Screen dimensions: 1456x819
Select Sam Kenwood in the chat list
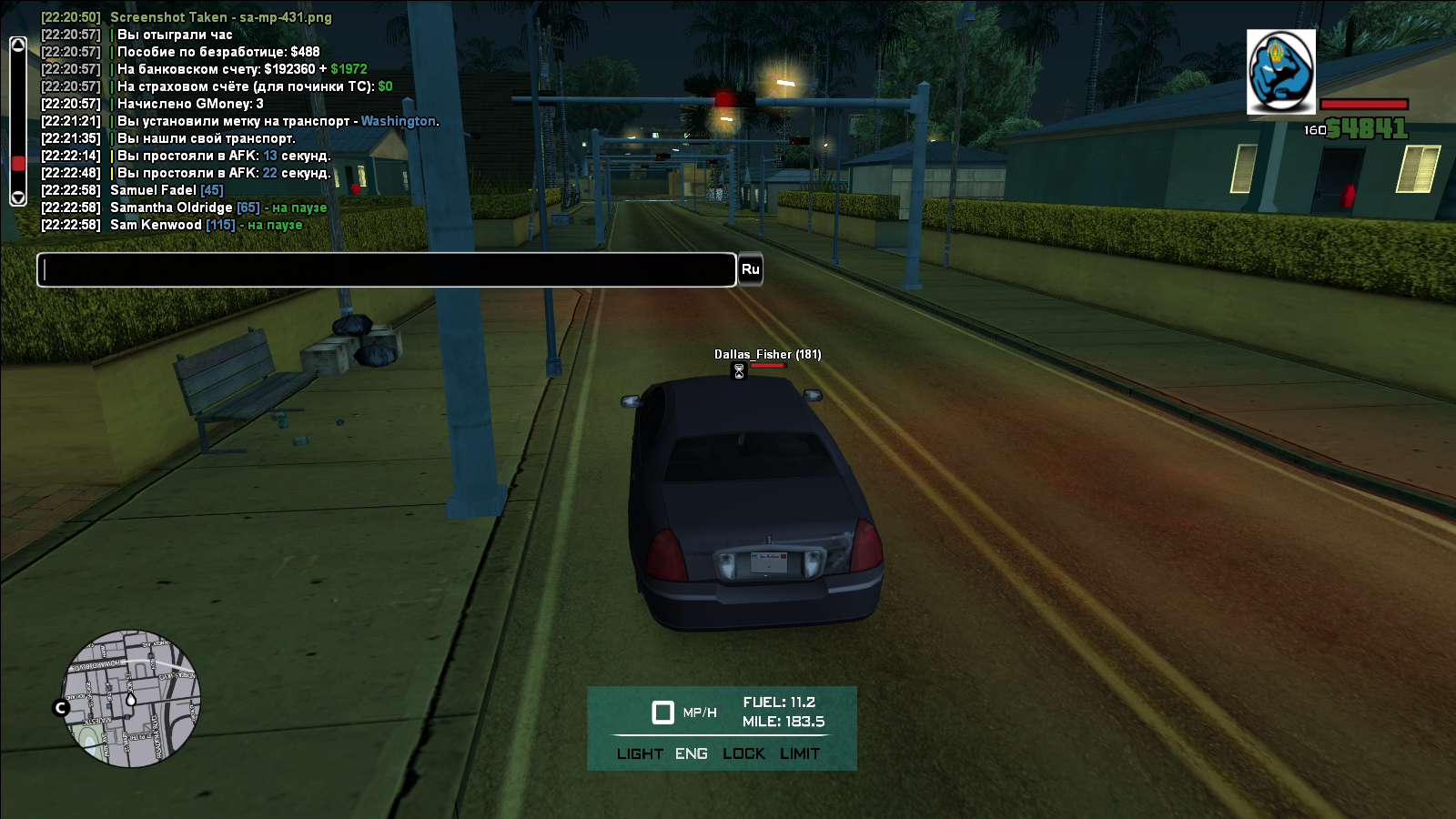(156, 225)
